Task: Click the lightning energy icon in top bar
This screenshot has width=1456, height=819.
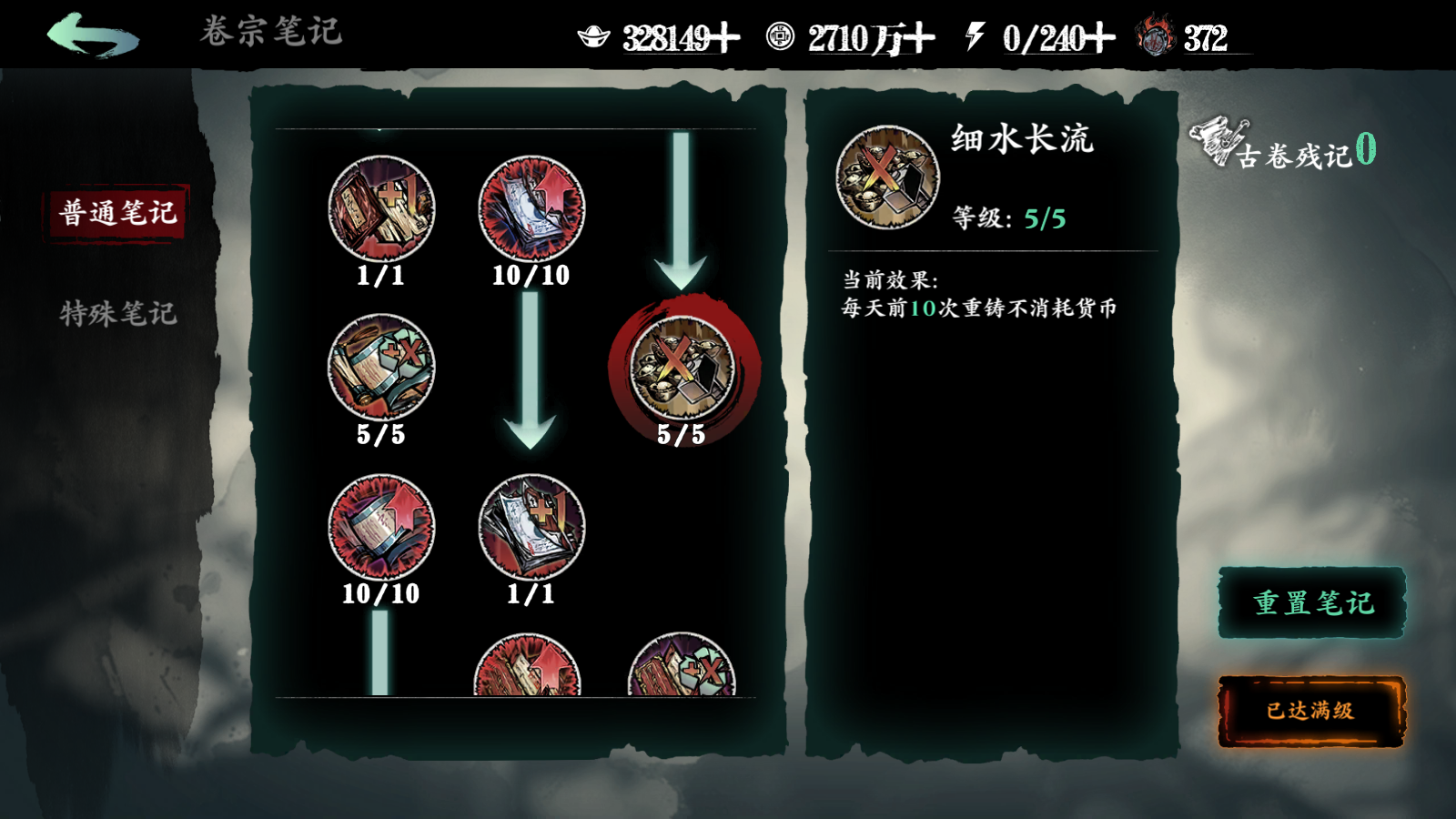Action: coord(976,36)
